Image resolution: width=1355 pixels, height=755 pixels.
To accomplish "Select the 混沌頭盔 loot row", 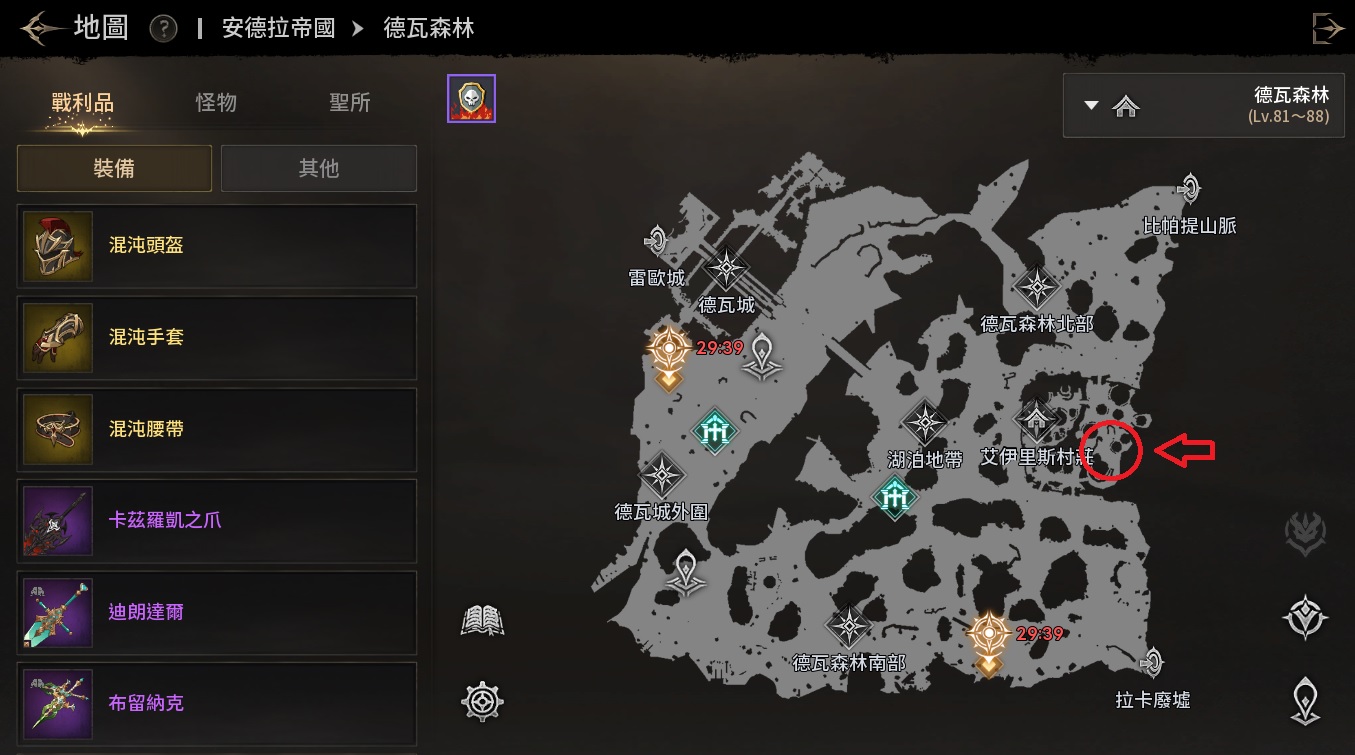I will pos(217,246).
